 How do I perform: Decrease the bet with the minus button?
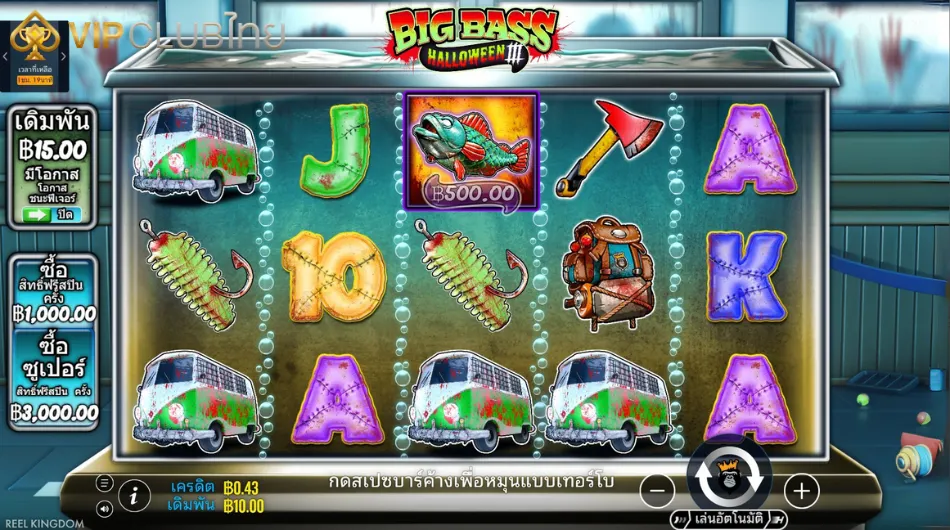click(656, 490)
